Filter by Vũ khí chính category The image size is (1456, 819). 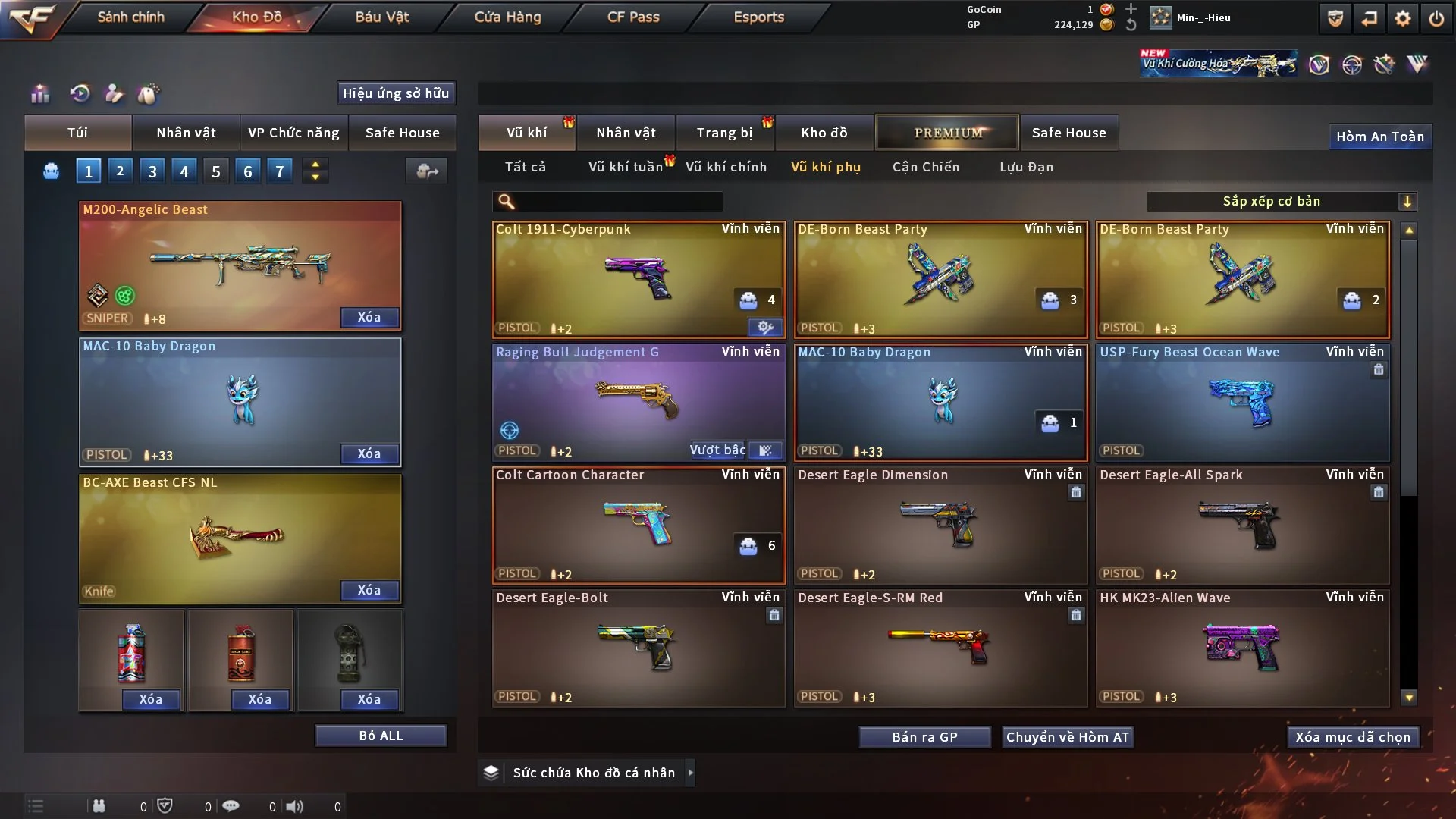(726, 167)
